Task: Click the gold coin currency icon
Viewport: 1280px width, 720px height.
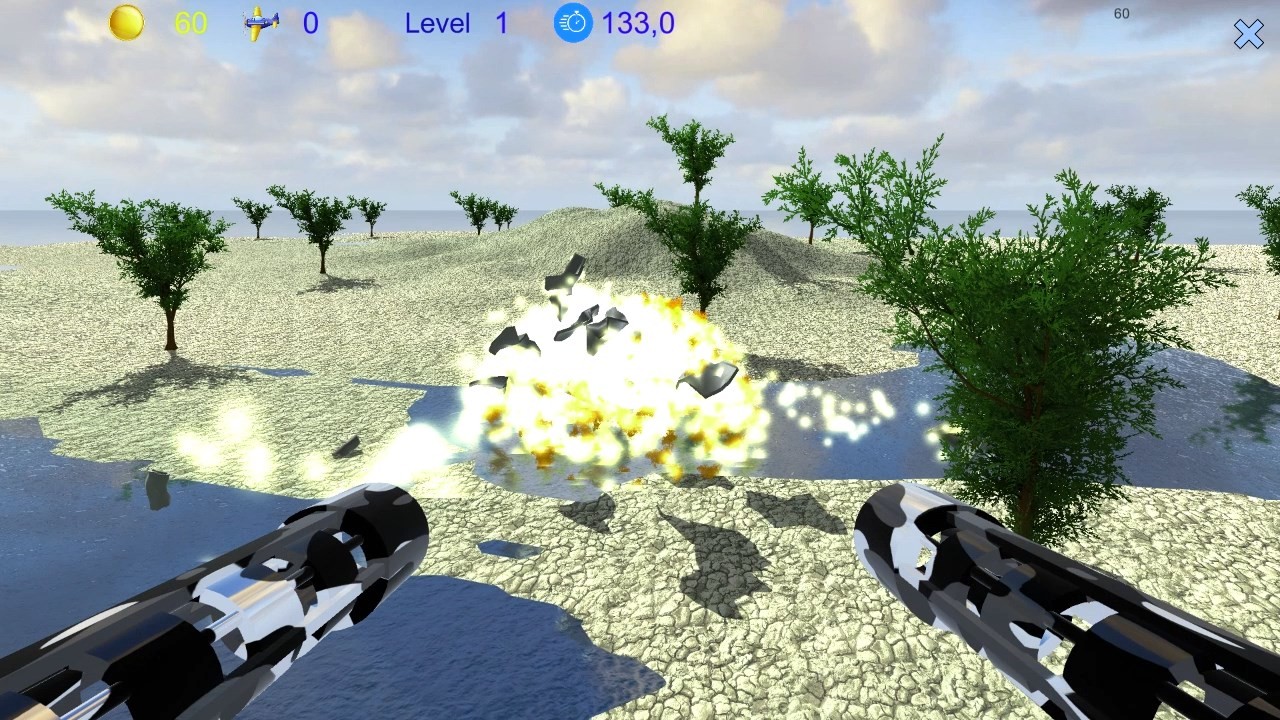Action: click(127, 21)
